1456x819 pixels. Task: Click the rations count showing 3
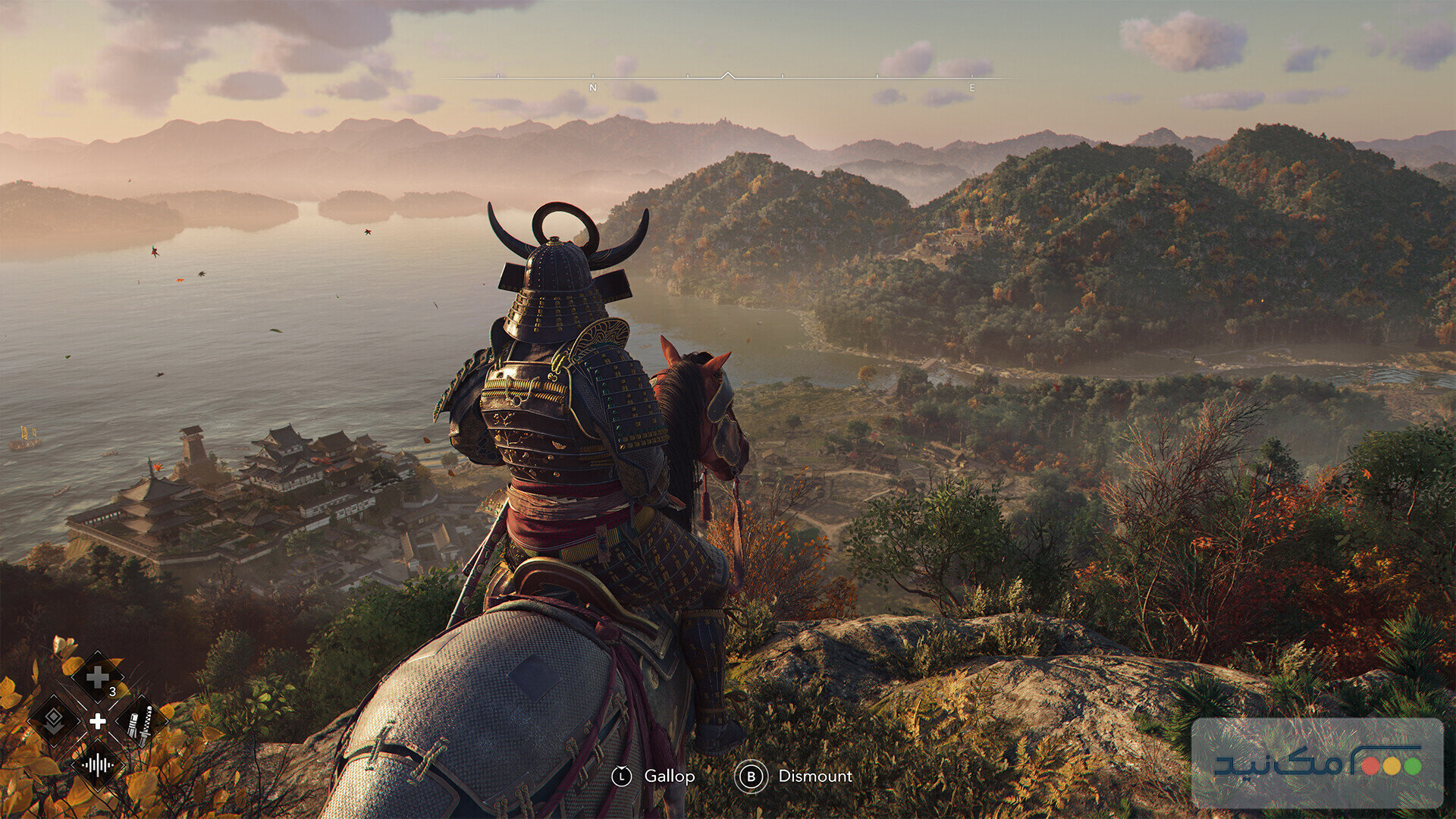(113, 691)
